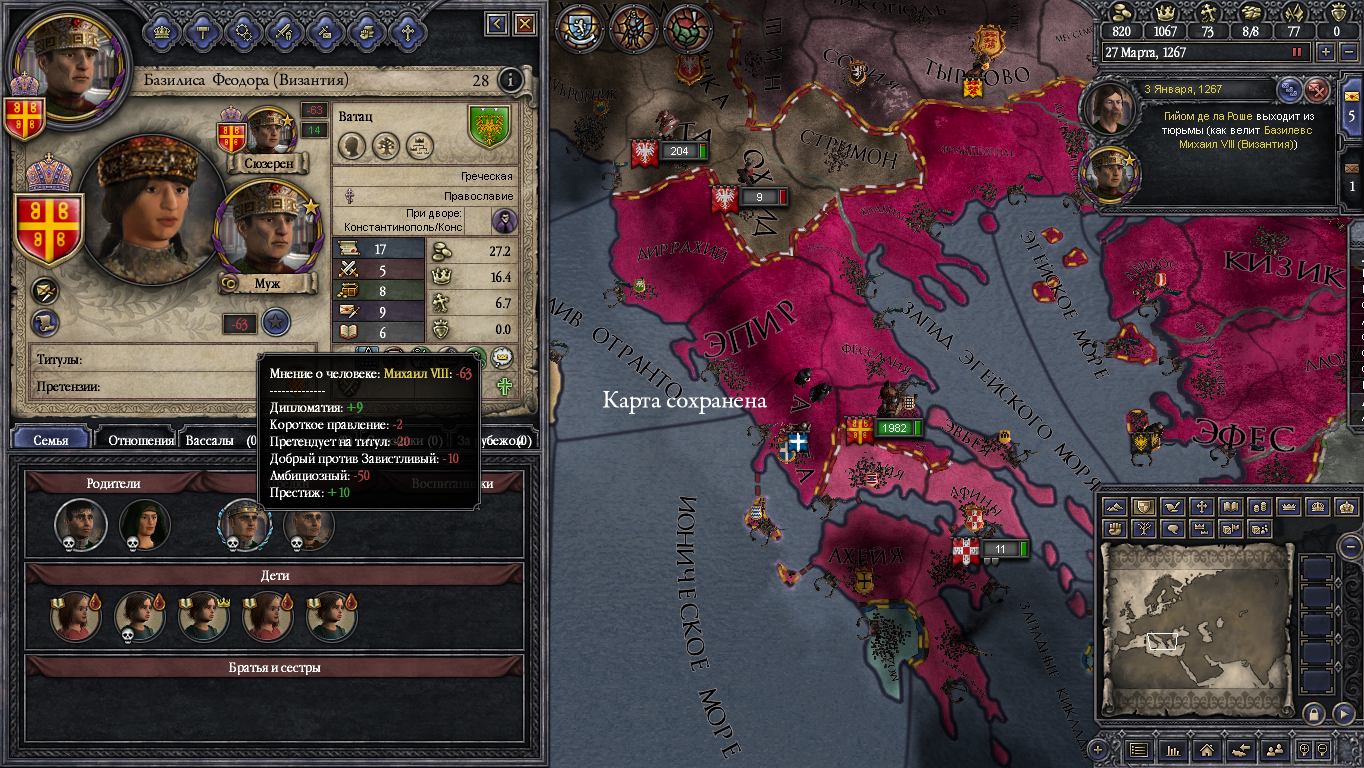This screenshot has height=768, width=1364.
Task: Switch to the Семья tab
Action: 51,440
